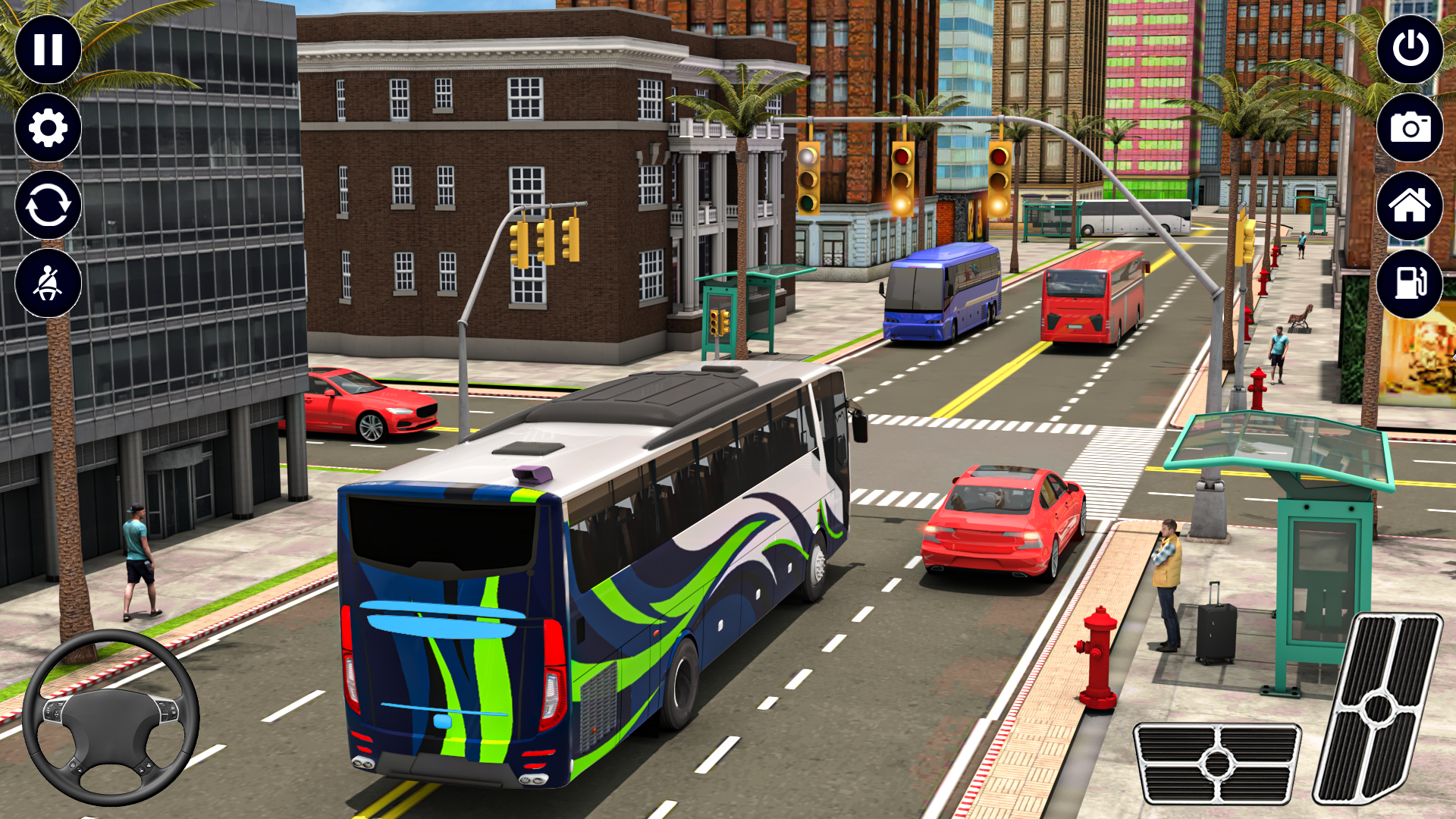Toggle the seatbelt on
1456x819 pixels.
[x=48, y=283]
